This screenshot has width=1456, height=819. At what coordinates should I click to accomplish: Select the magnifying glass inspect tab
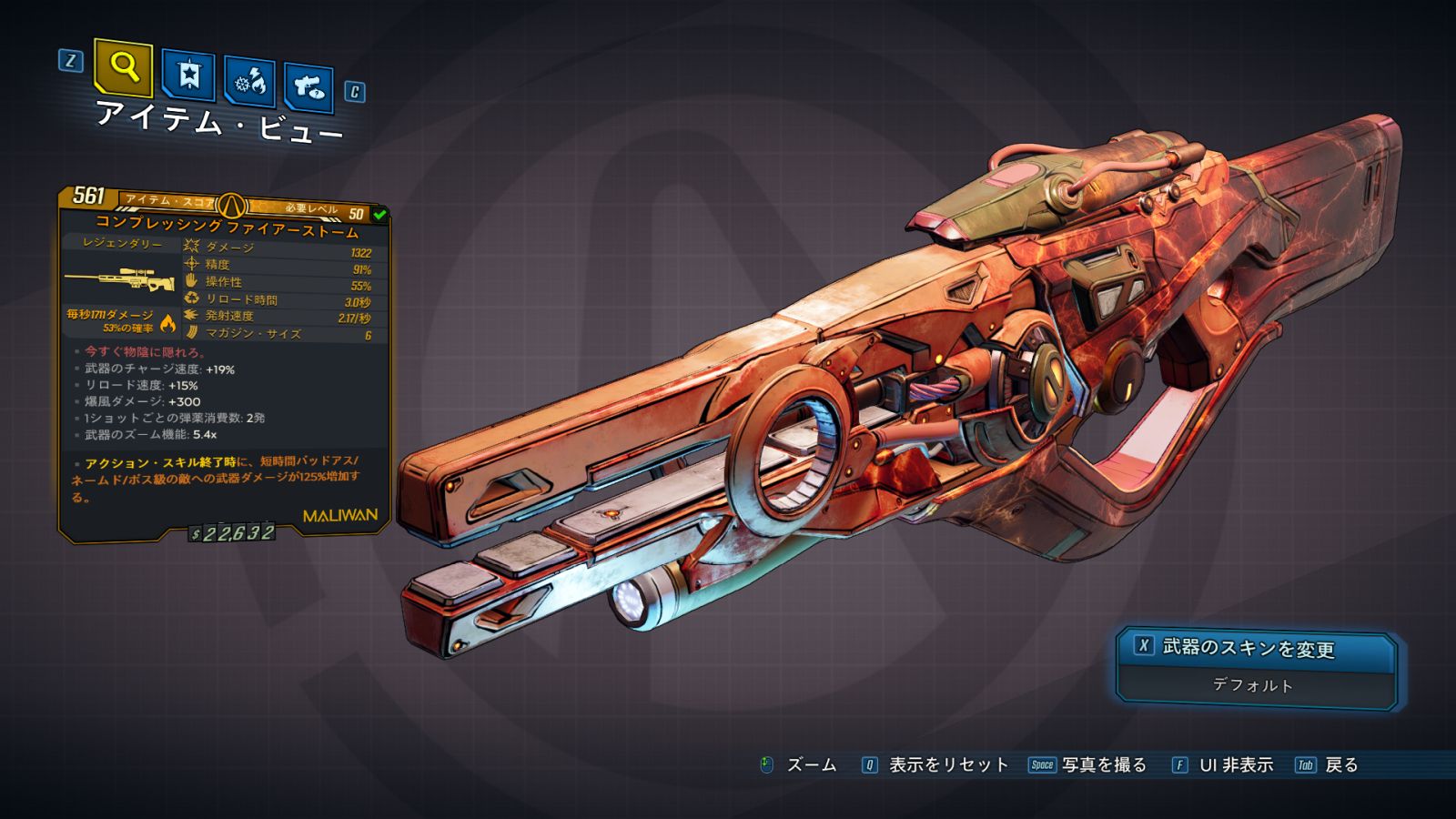[x=123, y=67]
